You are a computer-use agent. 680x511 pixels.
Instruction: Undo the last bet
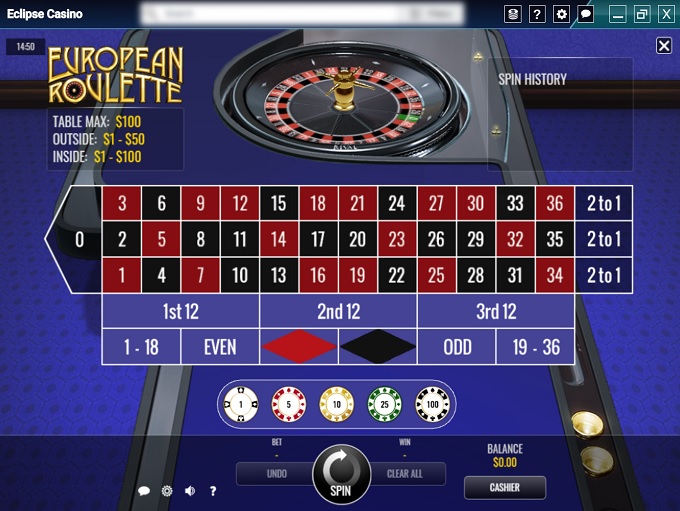click(x=276, y=474)
